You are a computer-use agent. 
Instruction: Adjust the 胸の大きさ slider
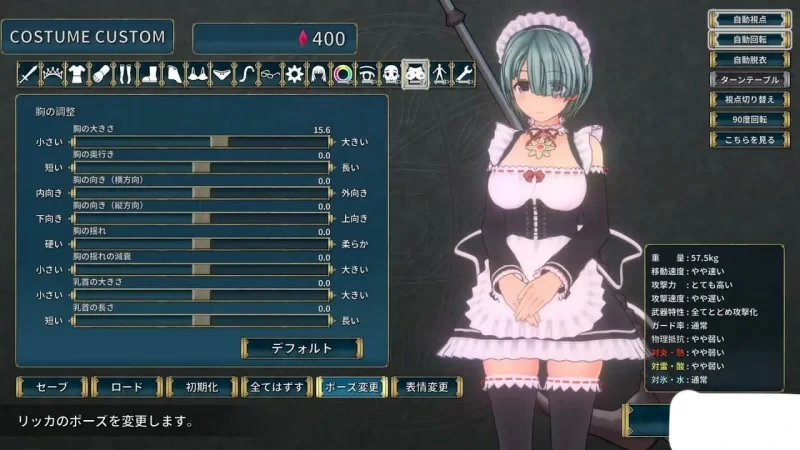pyautogui.click(x=219, y=141)
